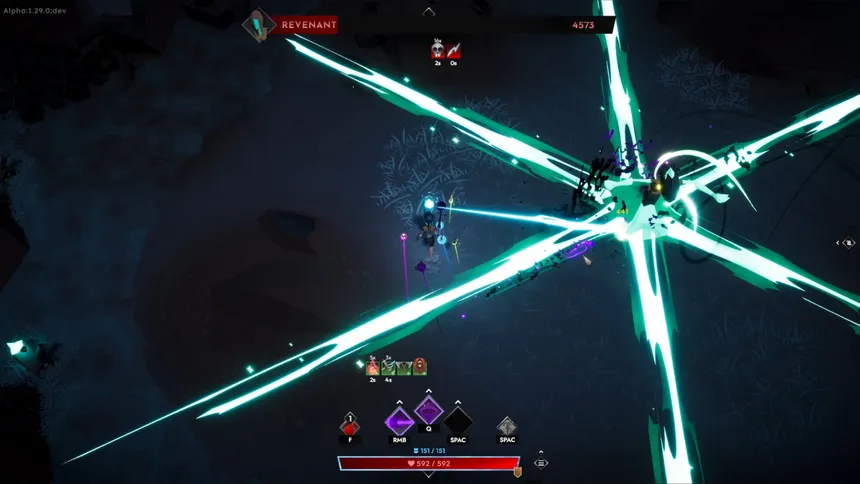Image resolution: width=860 pixels, height=484 pixels.
Task: Activate the purple beam ability
Action: click(399, 422)
